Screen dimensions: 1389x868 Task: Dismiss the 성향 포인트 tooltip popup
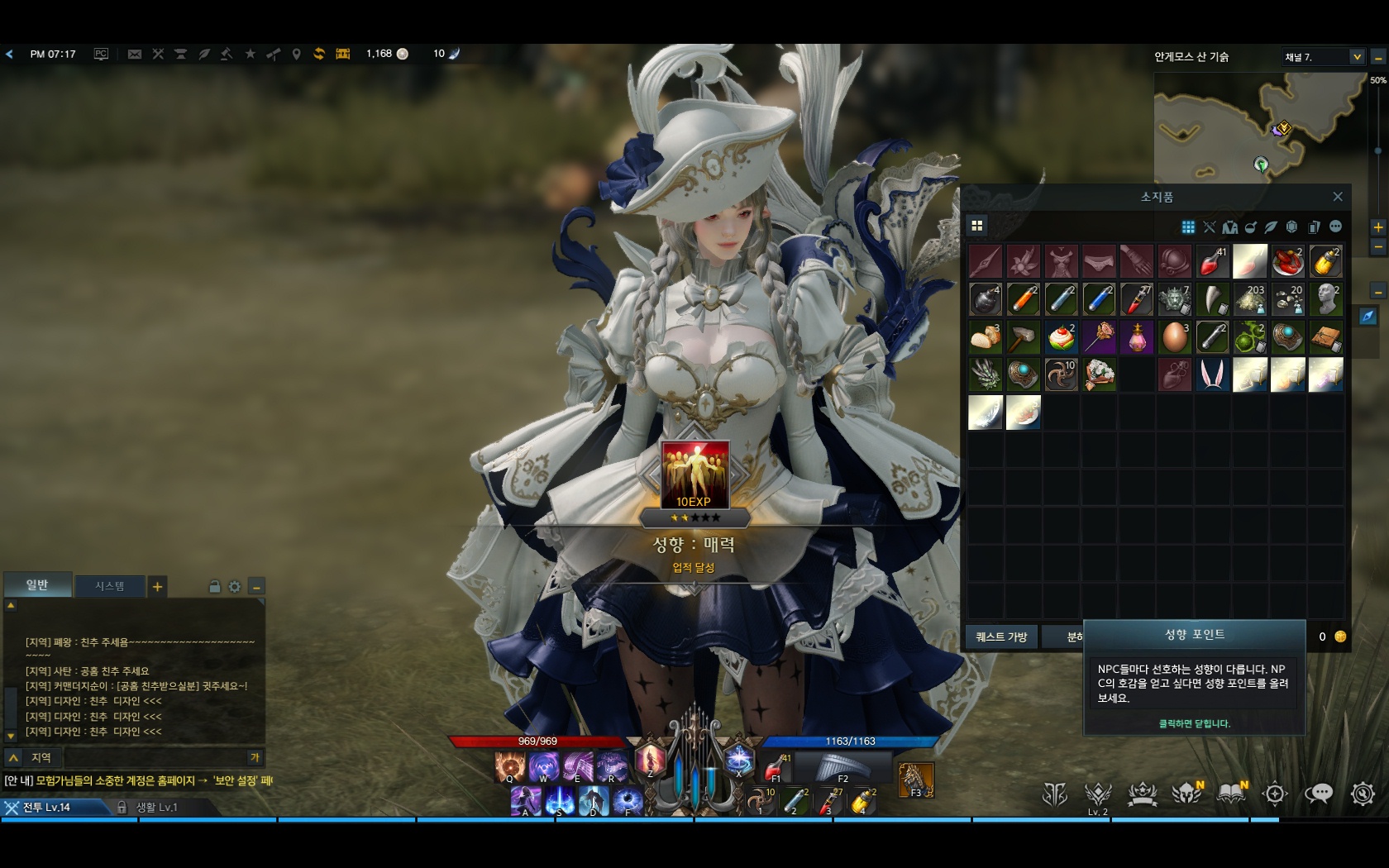[x=1194, y=723]
